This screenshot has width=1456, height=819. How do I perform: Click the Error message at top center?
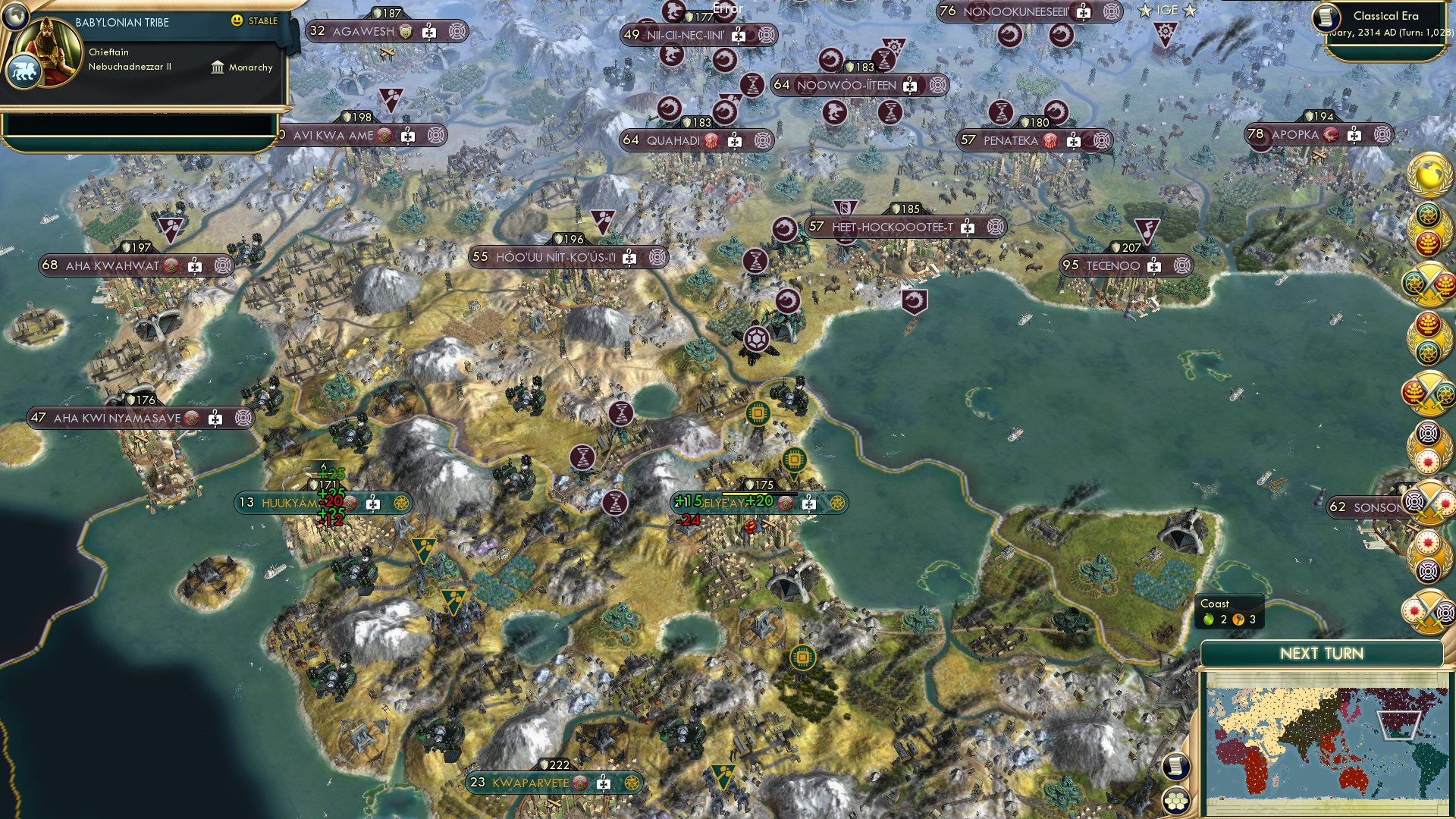click(726, 7)
